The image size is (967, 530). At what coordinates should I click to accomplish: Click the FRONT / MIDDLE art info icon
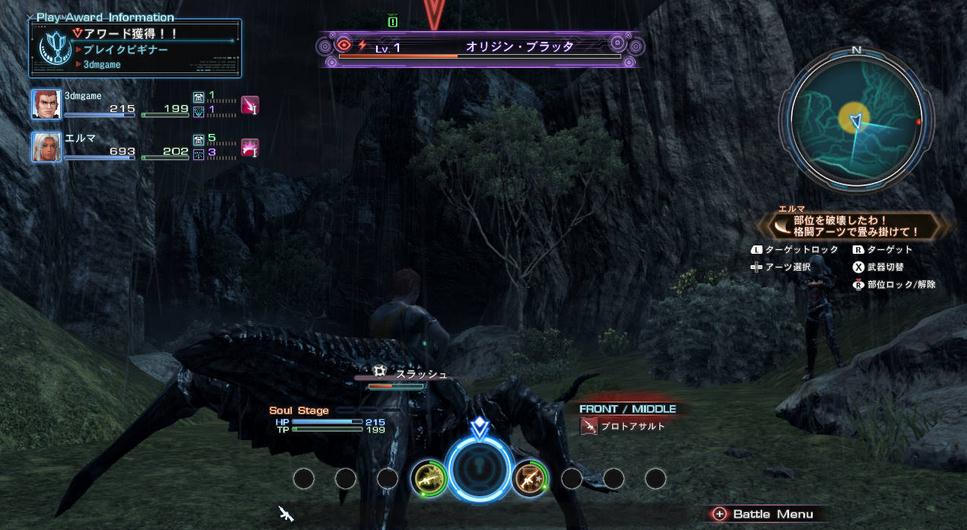click(590, 427)
